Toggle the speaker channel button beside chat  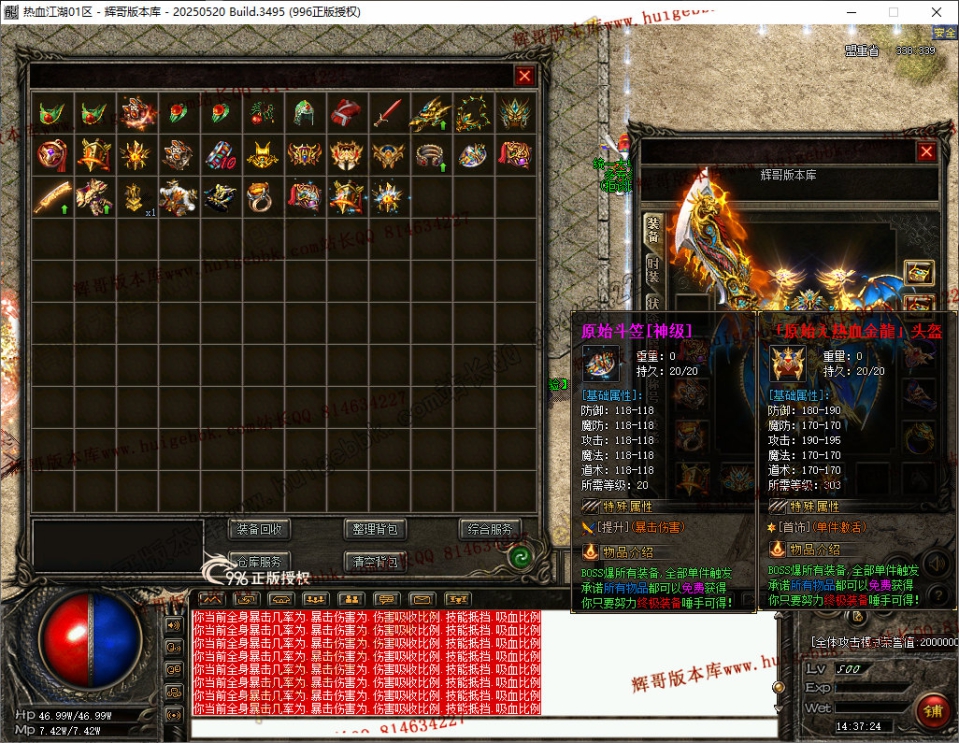click(174, 625)
